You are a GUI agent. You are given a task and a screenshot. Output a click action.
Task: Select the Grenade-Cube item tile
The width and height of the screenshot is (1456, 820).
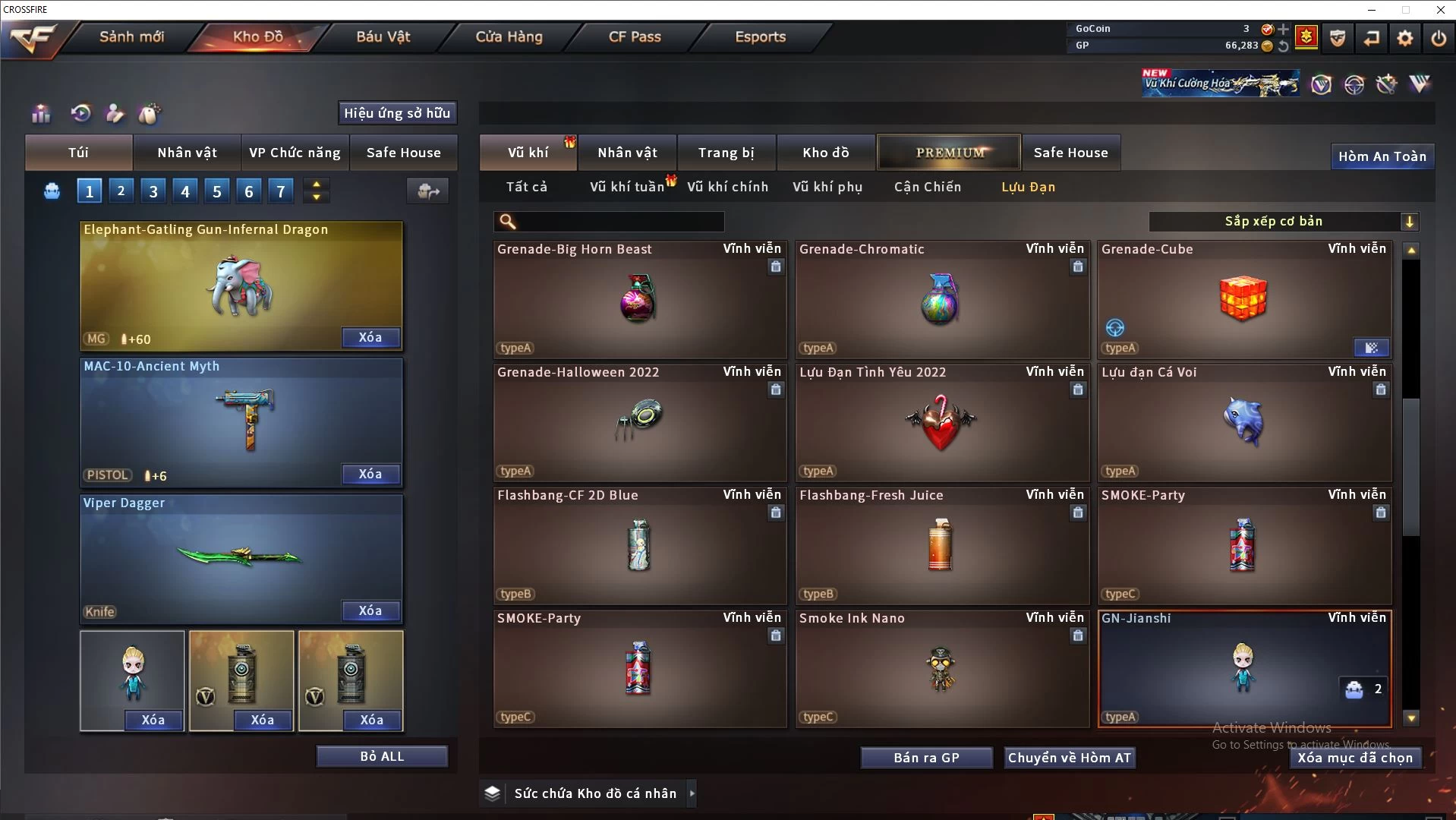point(1243,300)
